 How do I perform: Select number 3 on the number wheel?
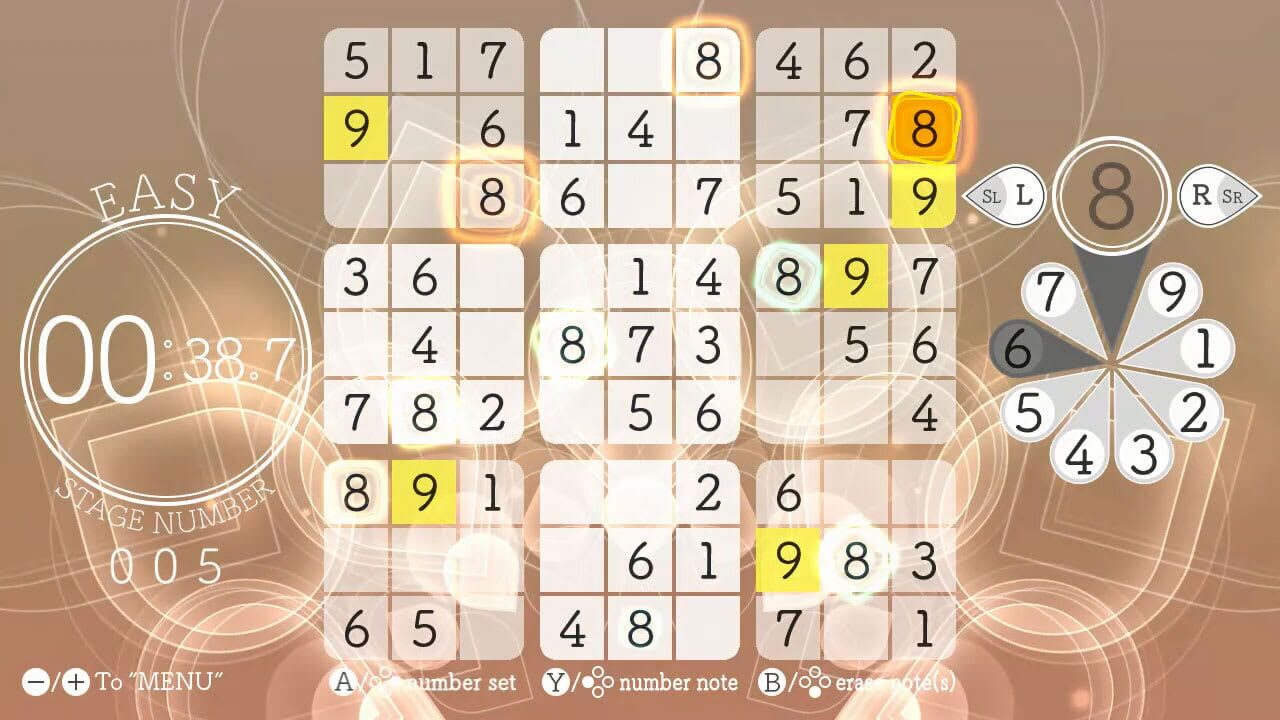click(x=1143, y=456)
